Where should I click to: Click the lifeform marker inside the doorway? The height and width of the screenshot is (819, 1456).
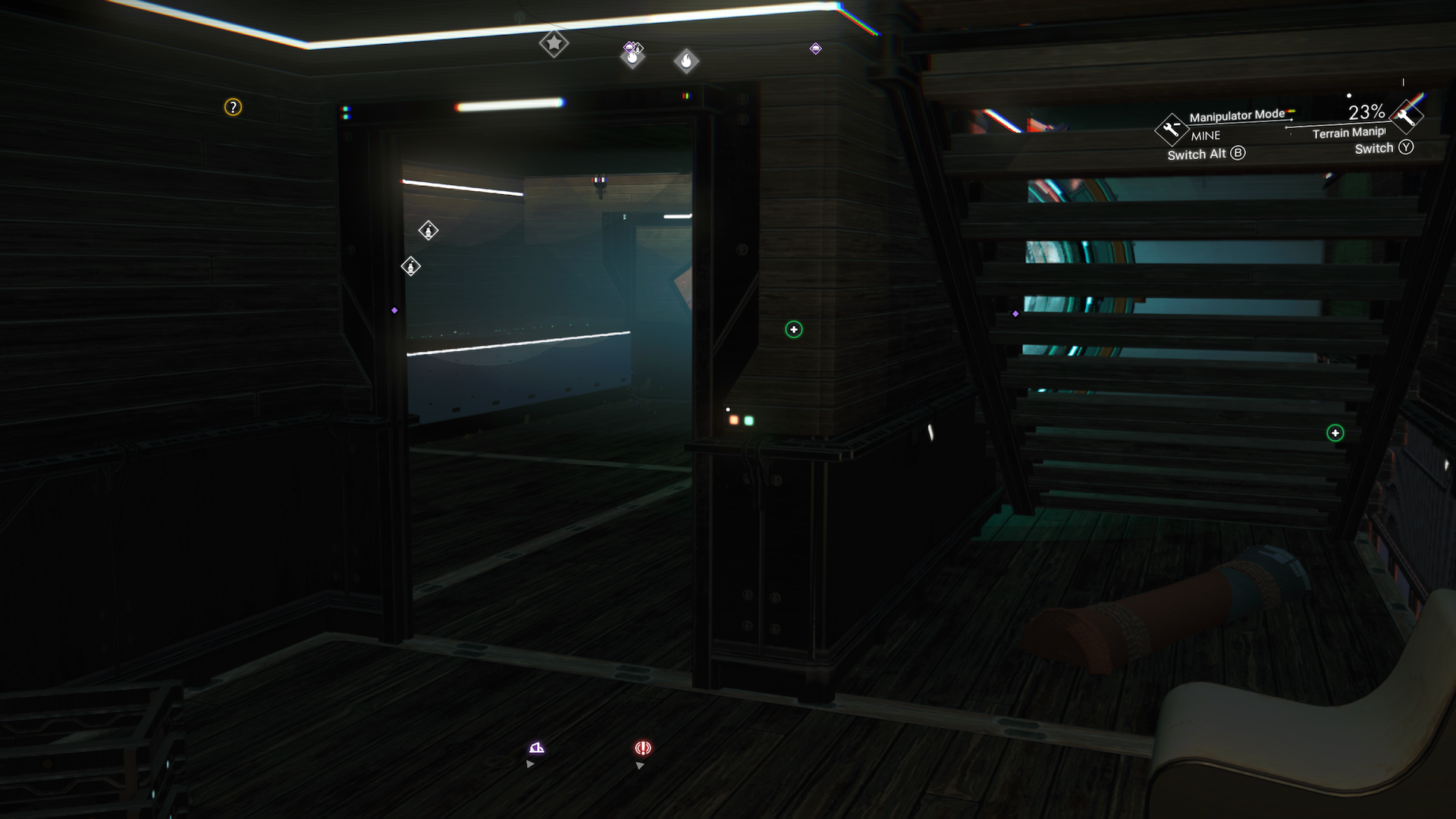[428, 231]
